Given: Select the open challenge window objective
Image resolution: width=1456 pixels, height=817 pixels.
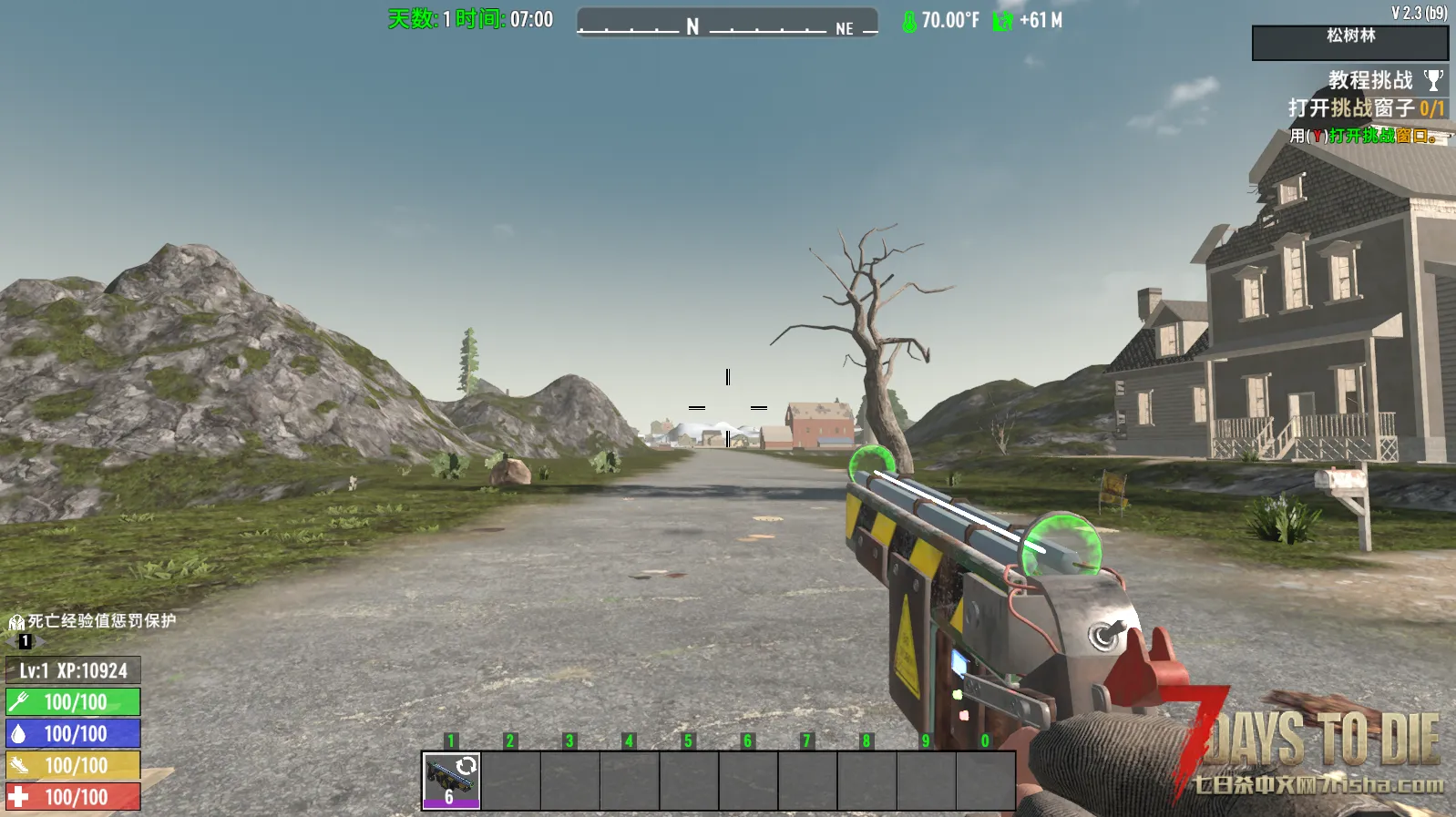Looking at the screenshot, I should pos(1365,108).
